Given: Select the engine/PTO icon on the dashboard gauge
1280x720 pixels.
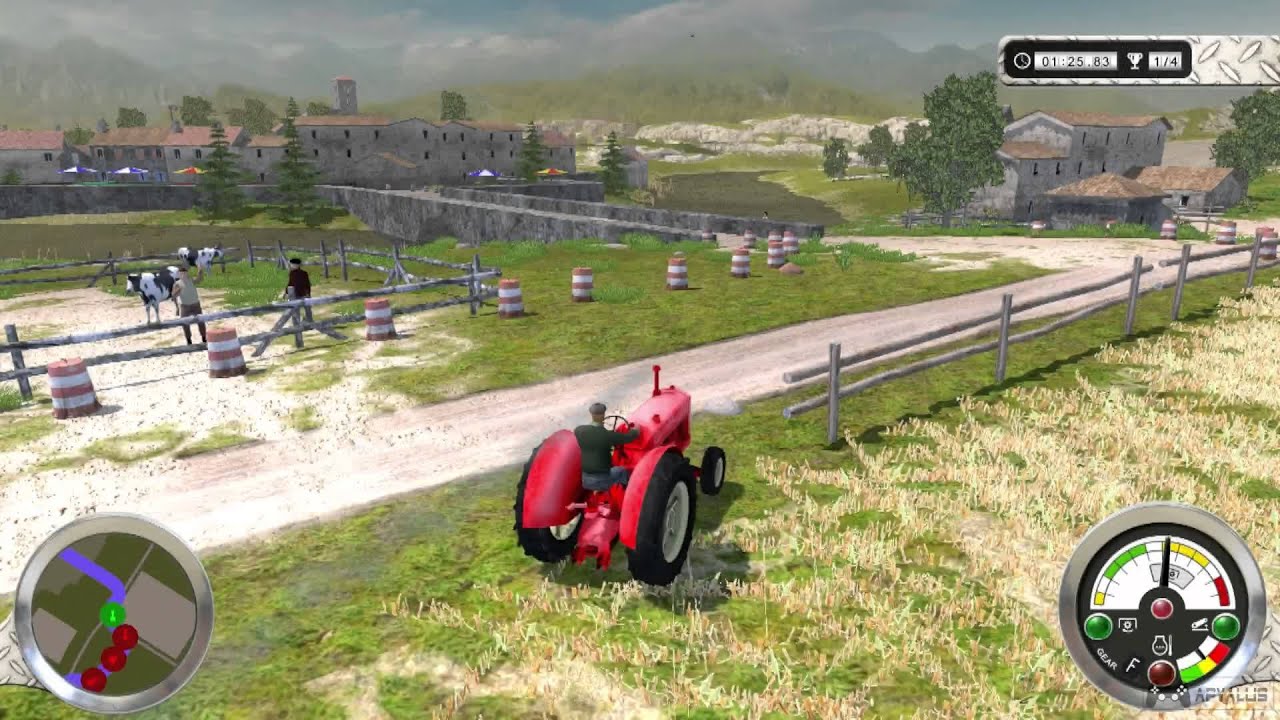Looking at the screenshot, I should coord(1127,624).
